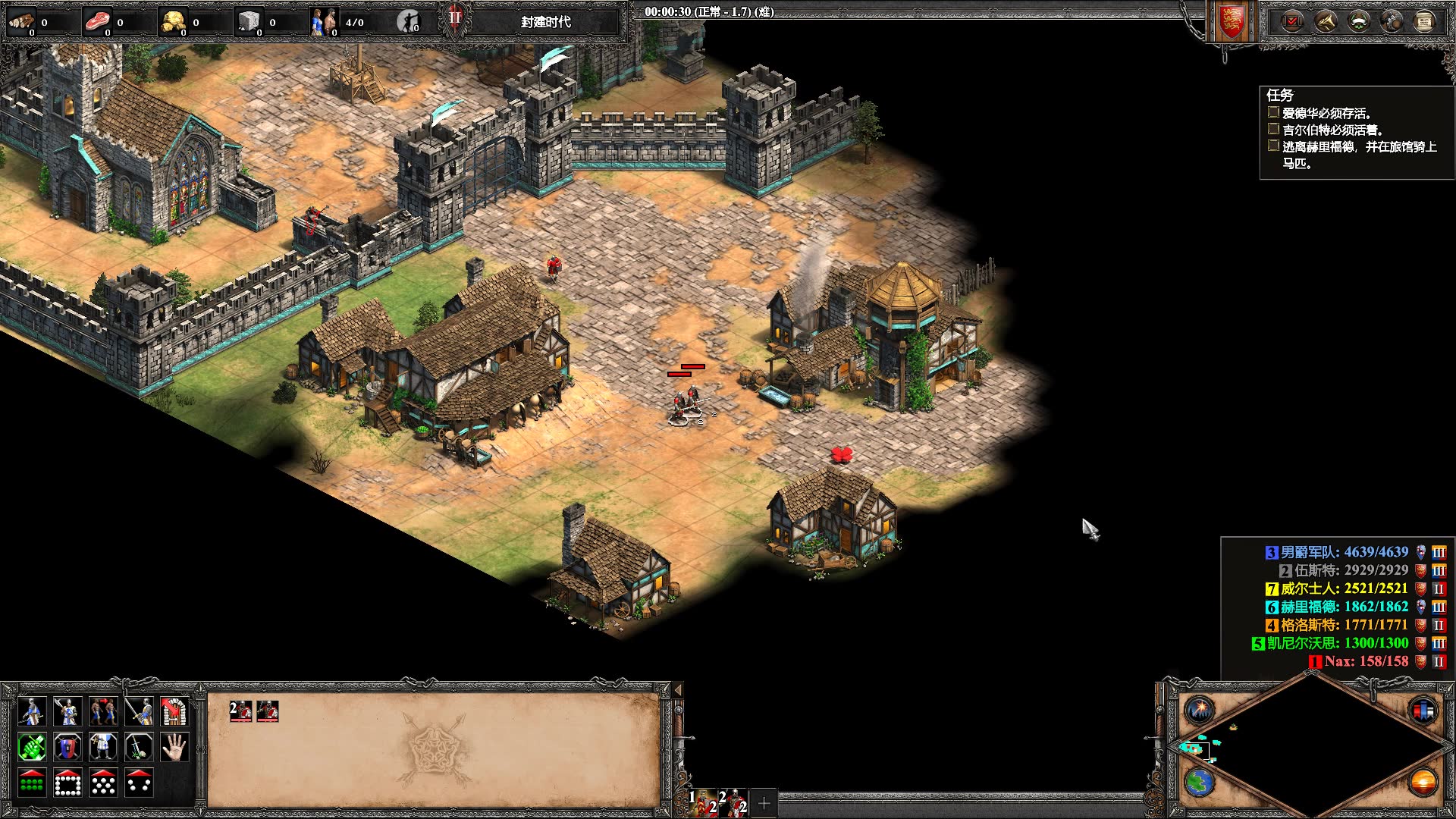Open the objectives checkmark button

point(1291,21)
